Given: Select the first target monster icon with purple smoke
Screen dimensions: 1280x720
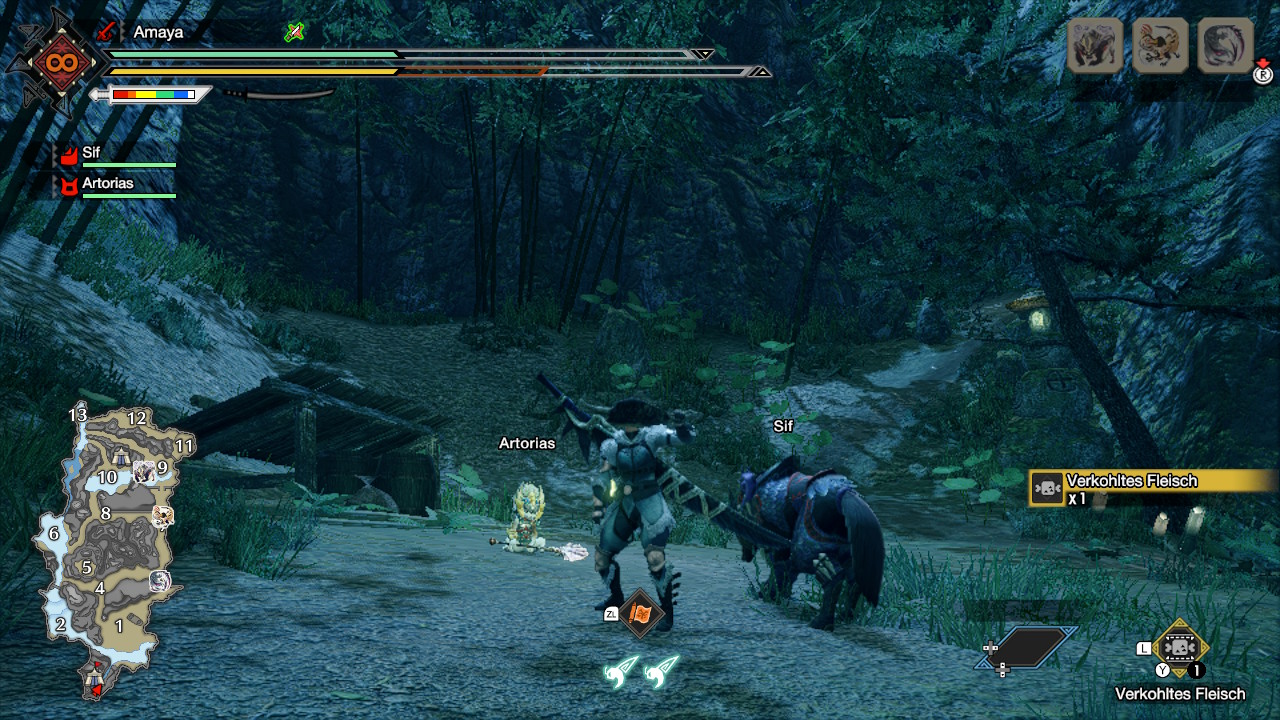Looking at the screenshot, I should pyautogui.click(x=1095, y=45).
